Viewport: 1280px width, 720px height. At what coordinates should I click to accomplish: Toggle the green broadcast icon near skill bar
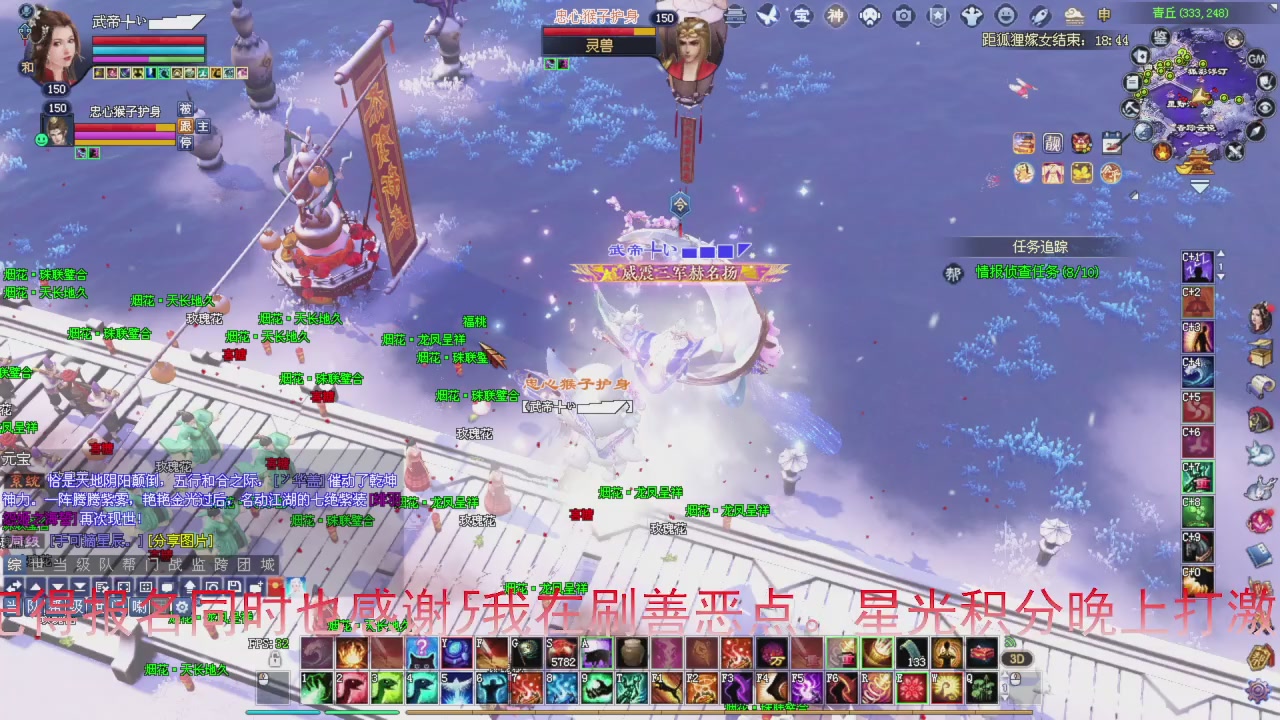tap(1010, 642)
